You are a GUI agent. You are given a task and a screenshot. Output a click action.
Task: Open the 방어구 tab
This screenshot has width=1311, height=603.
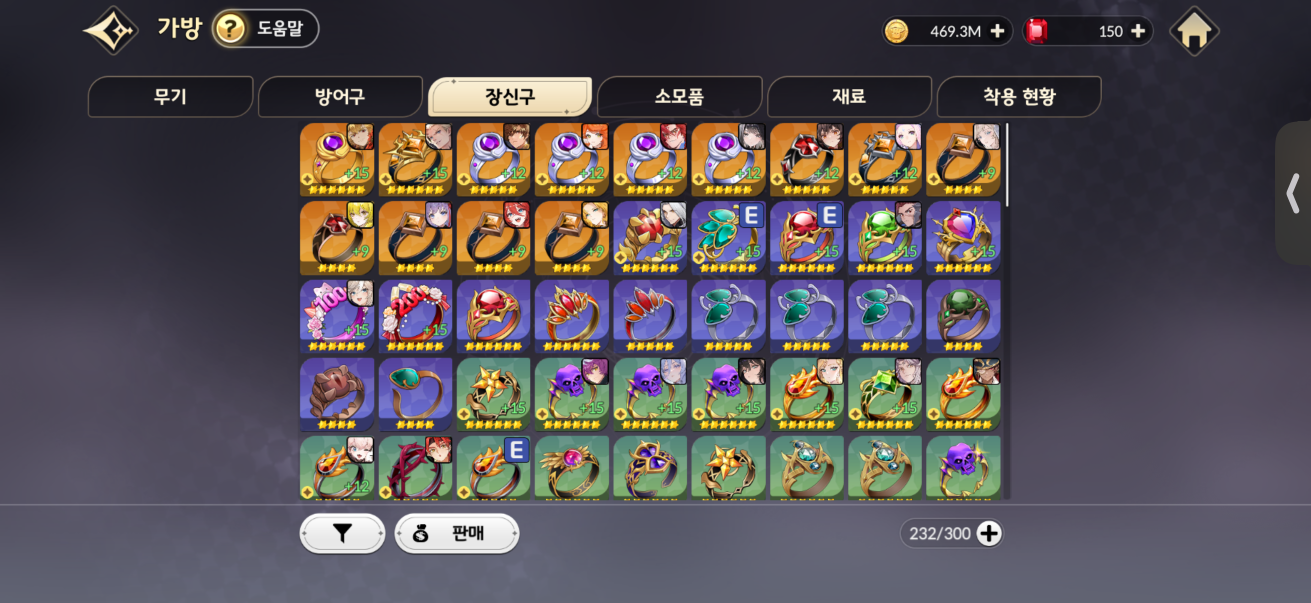[340, 97]
